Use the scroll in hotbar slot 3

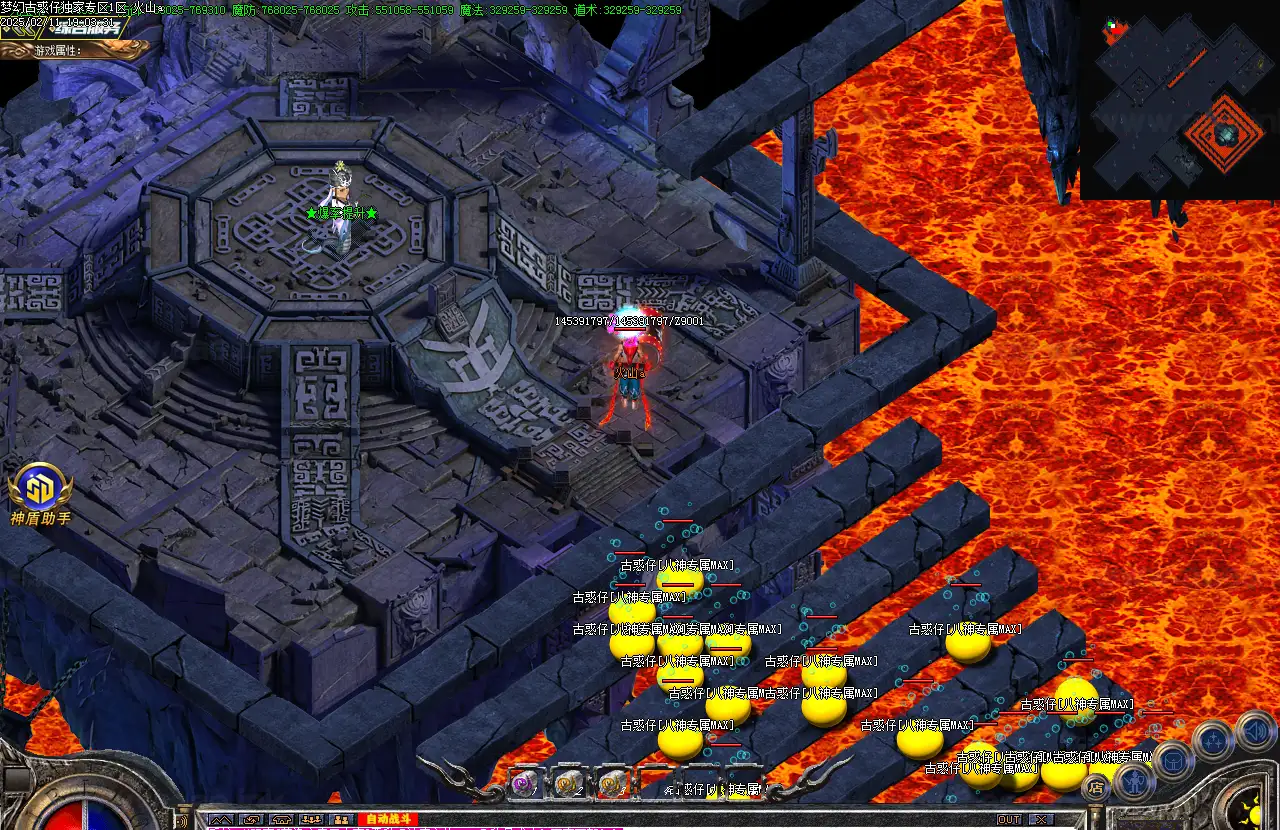click(612, 783)
